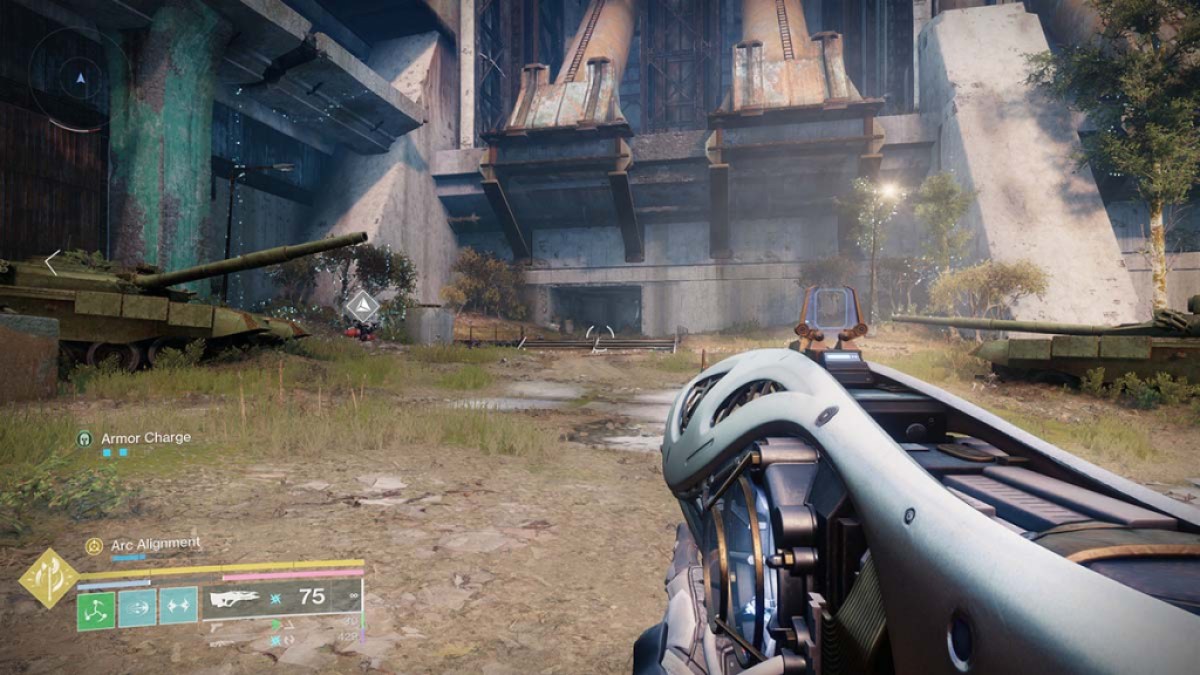The height and width of the screenshot is (675, 1200).
Task: Click the Armor Charge buff icon
Action: [85, 438]
